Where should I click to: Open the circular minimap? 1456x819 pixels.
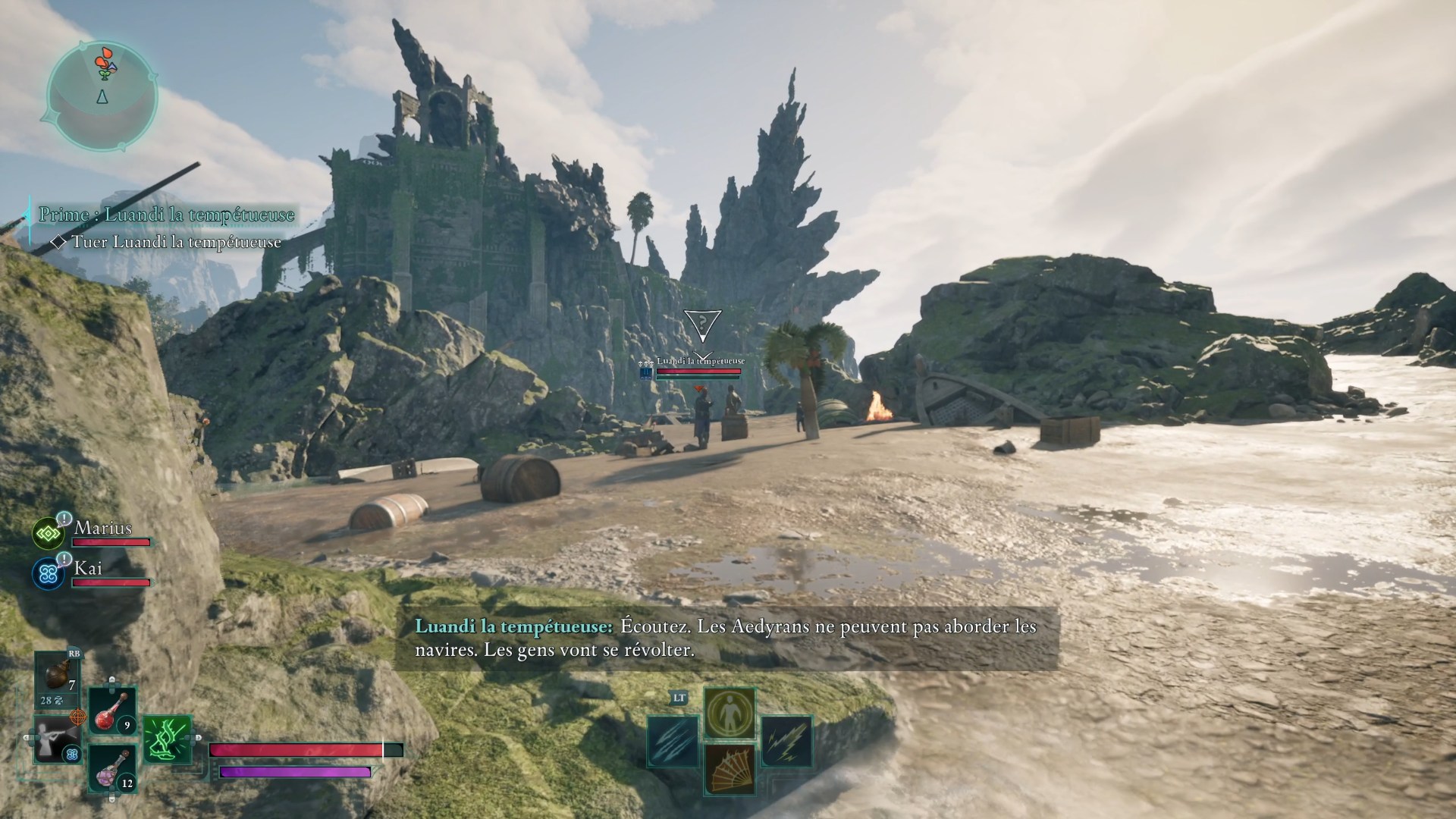point(102,95)
